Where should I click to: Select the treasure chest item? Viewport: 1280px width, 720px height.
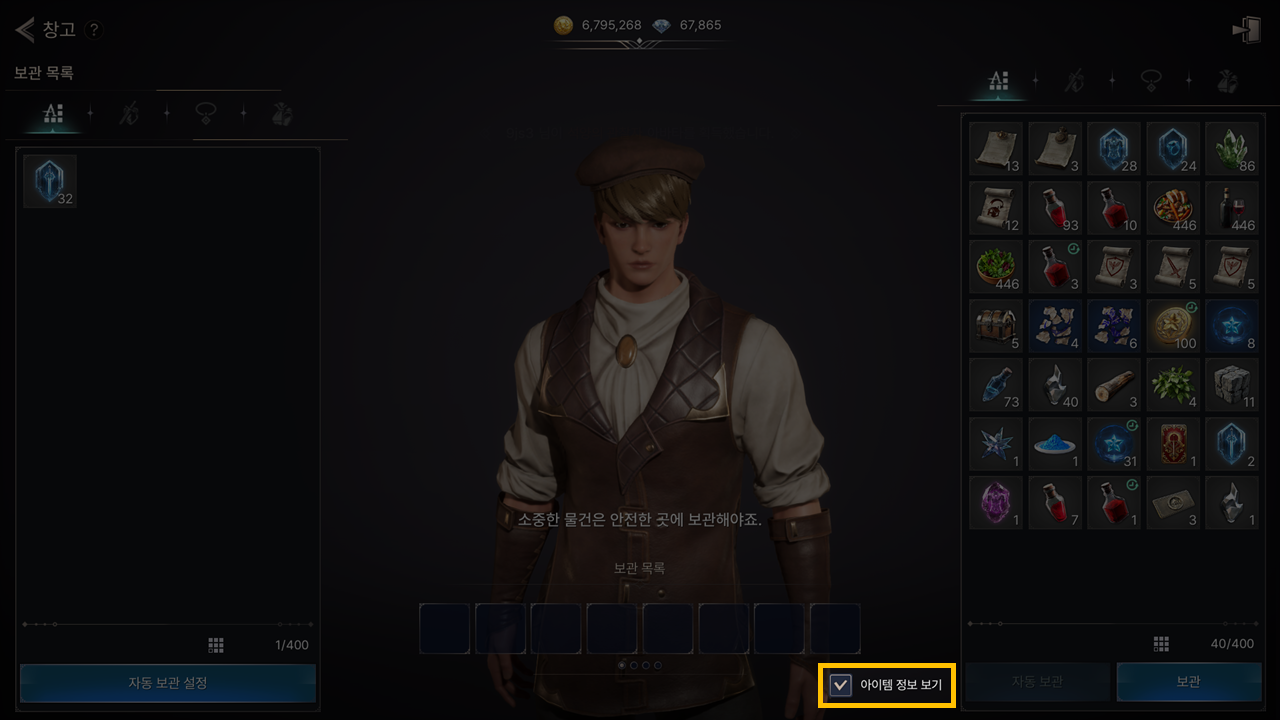(x=996, y=325)
